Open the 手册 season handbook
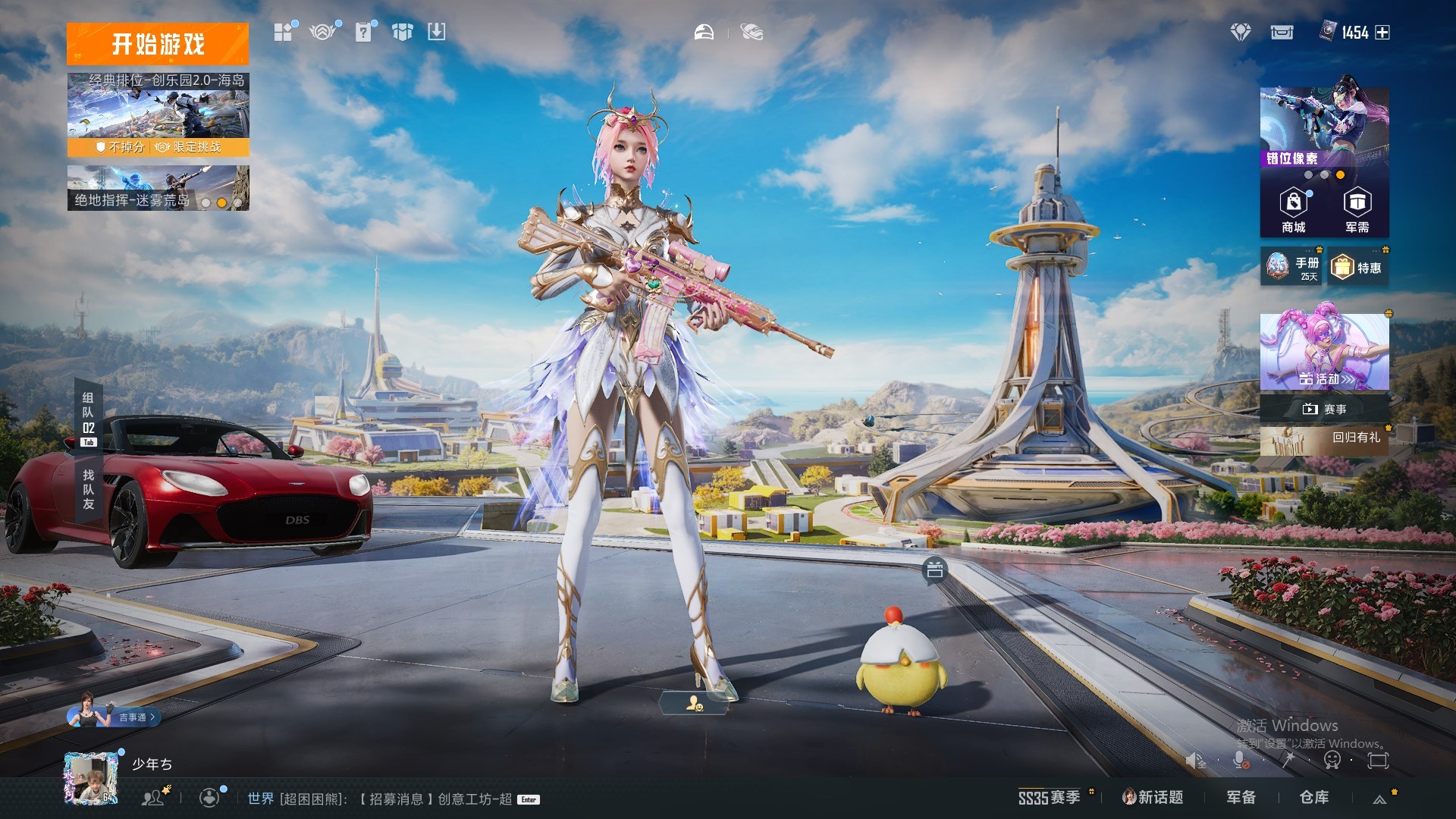 pos(1291,267)
